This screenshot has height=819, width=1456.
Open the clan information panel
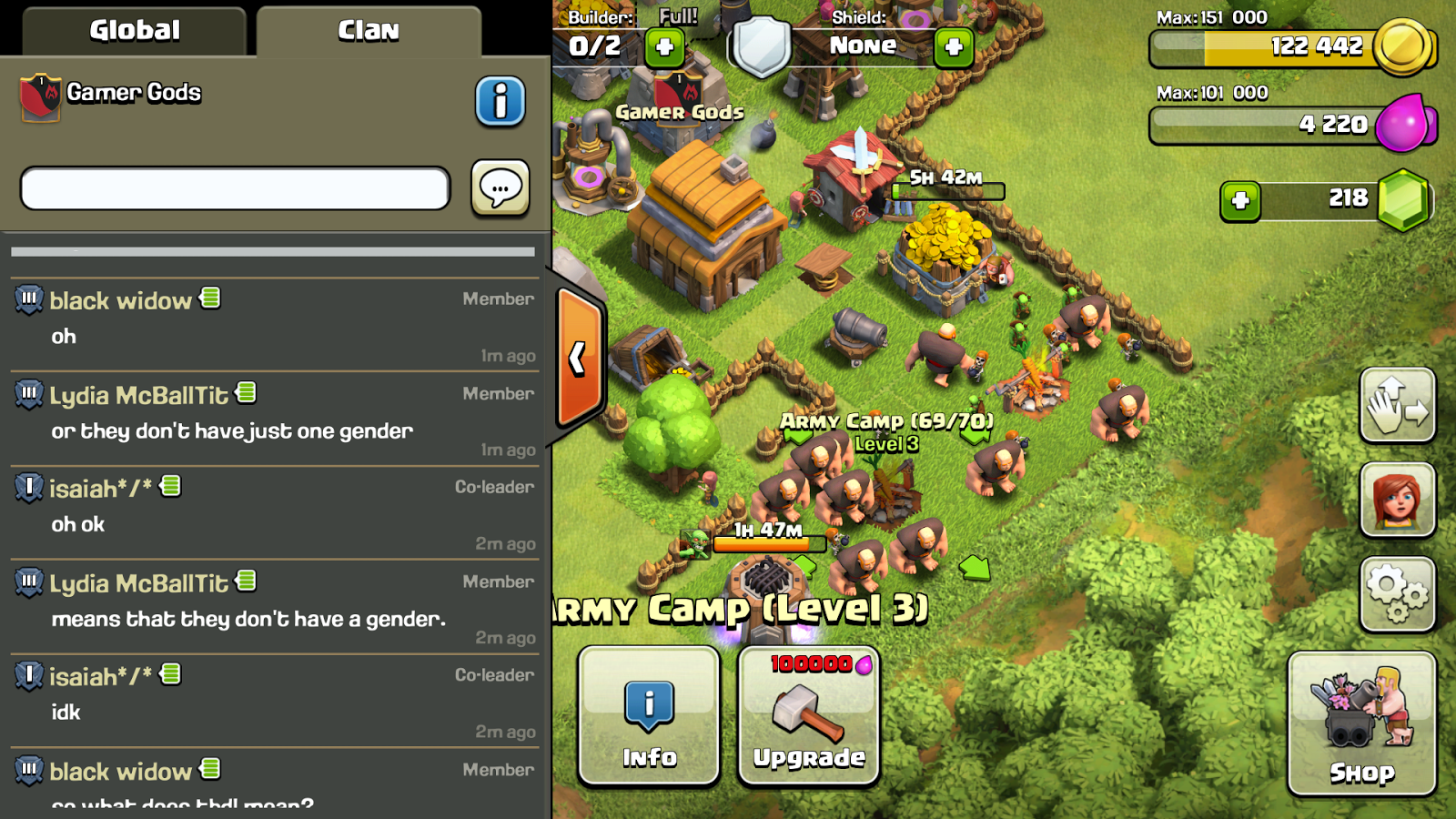[x=501, y=102]
